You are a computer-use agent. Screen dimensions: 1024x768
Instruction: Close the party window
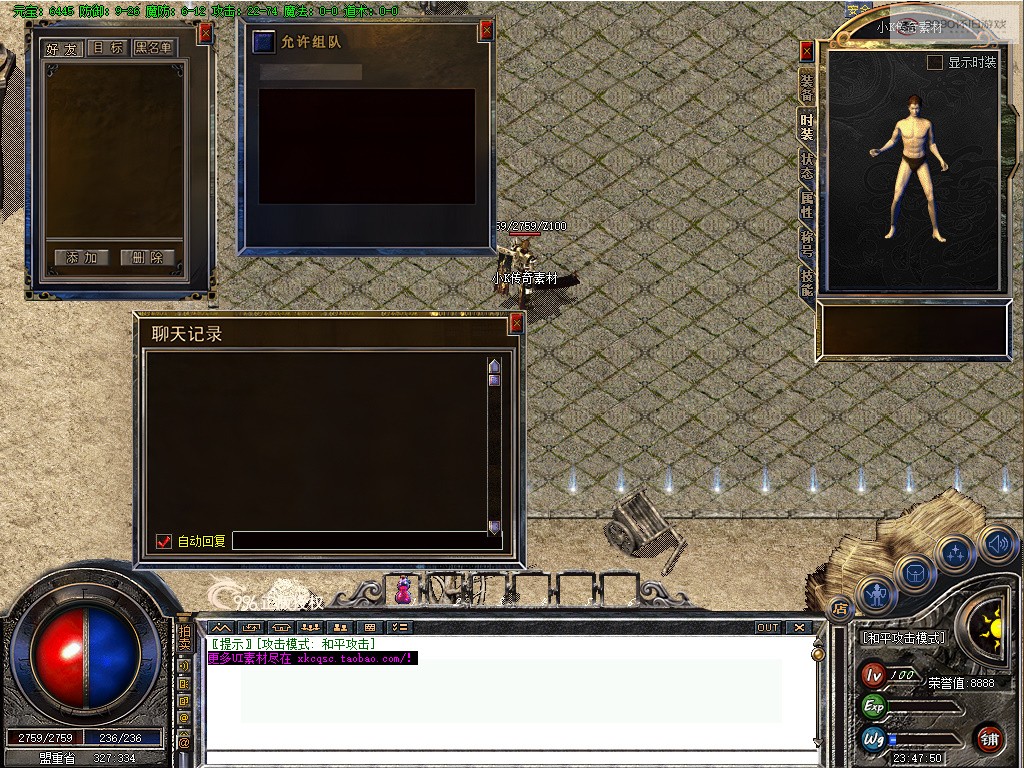click(487, 31)
